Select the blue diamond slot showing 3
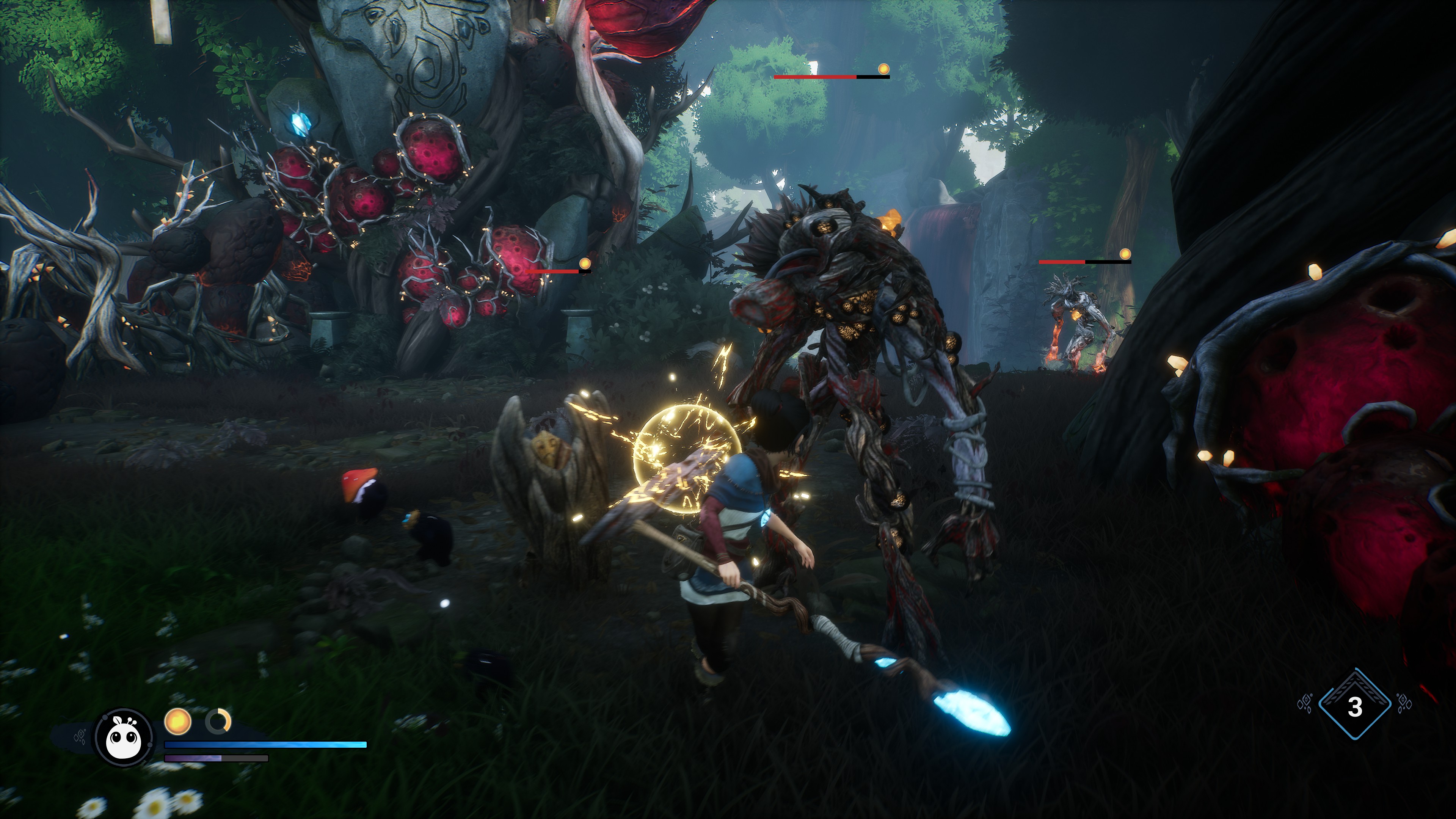 1354,705
